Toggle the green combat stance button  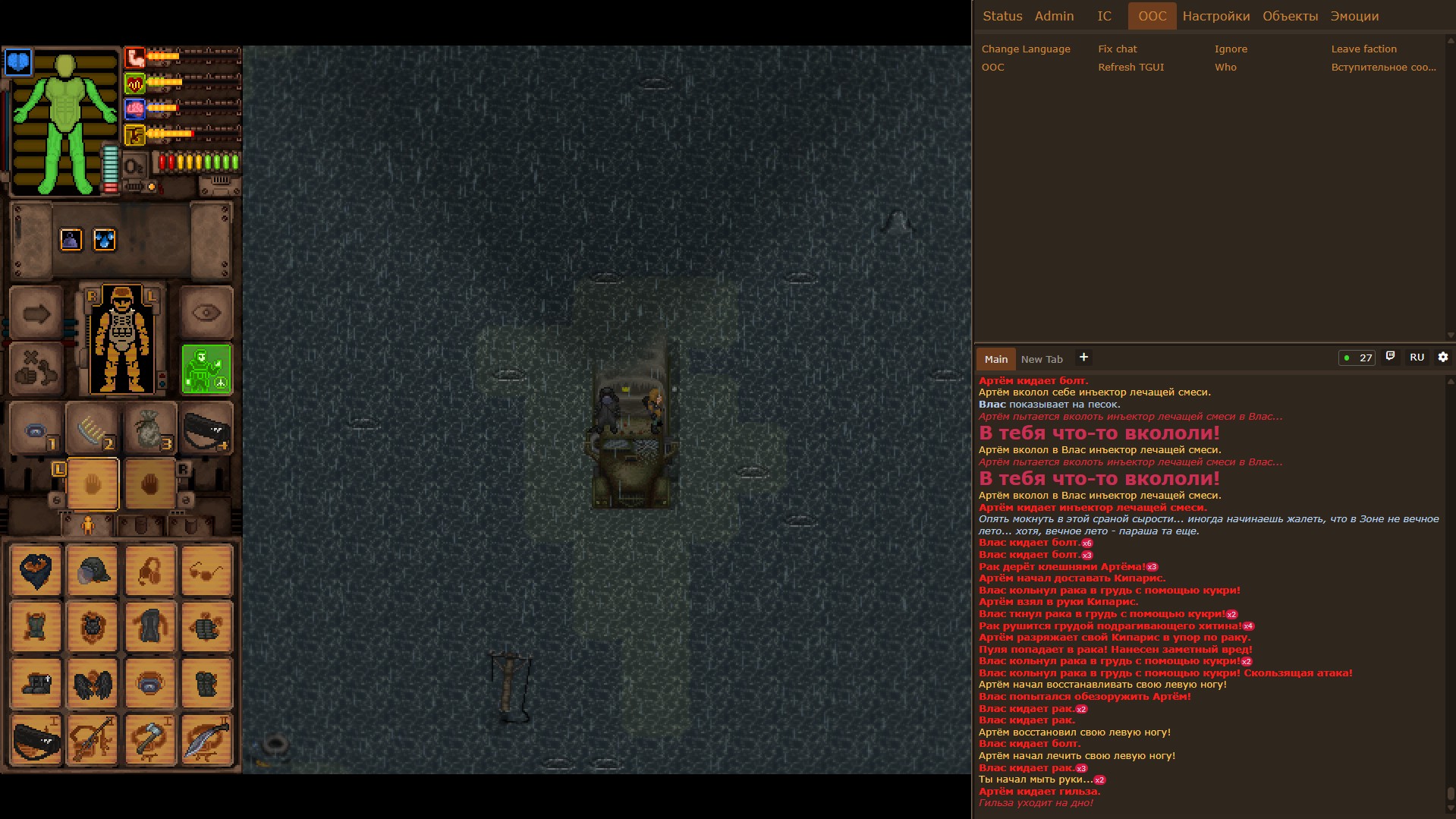pos(206,370)
